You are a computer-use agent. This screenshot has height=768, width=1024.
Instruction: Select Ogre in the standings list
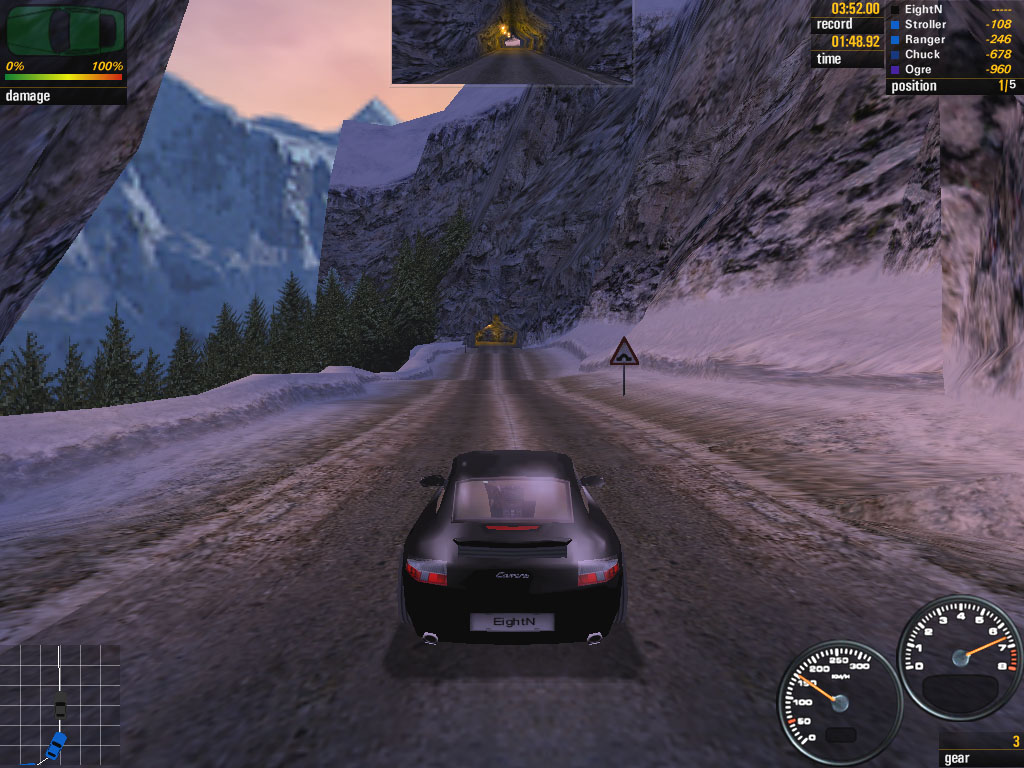point(918,69)
